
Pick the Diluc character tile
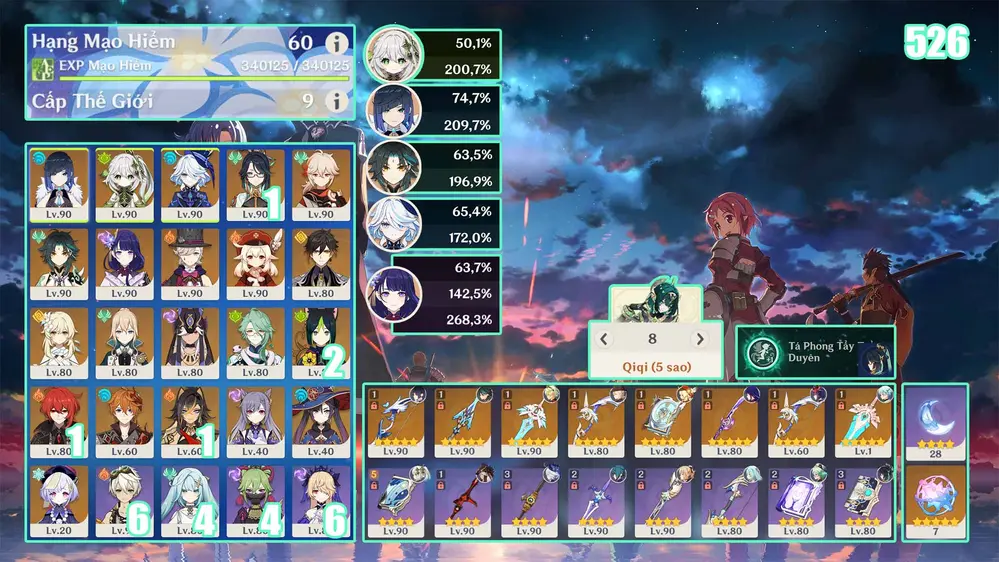(x=59, y=417)
